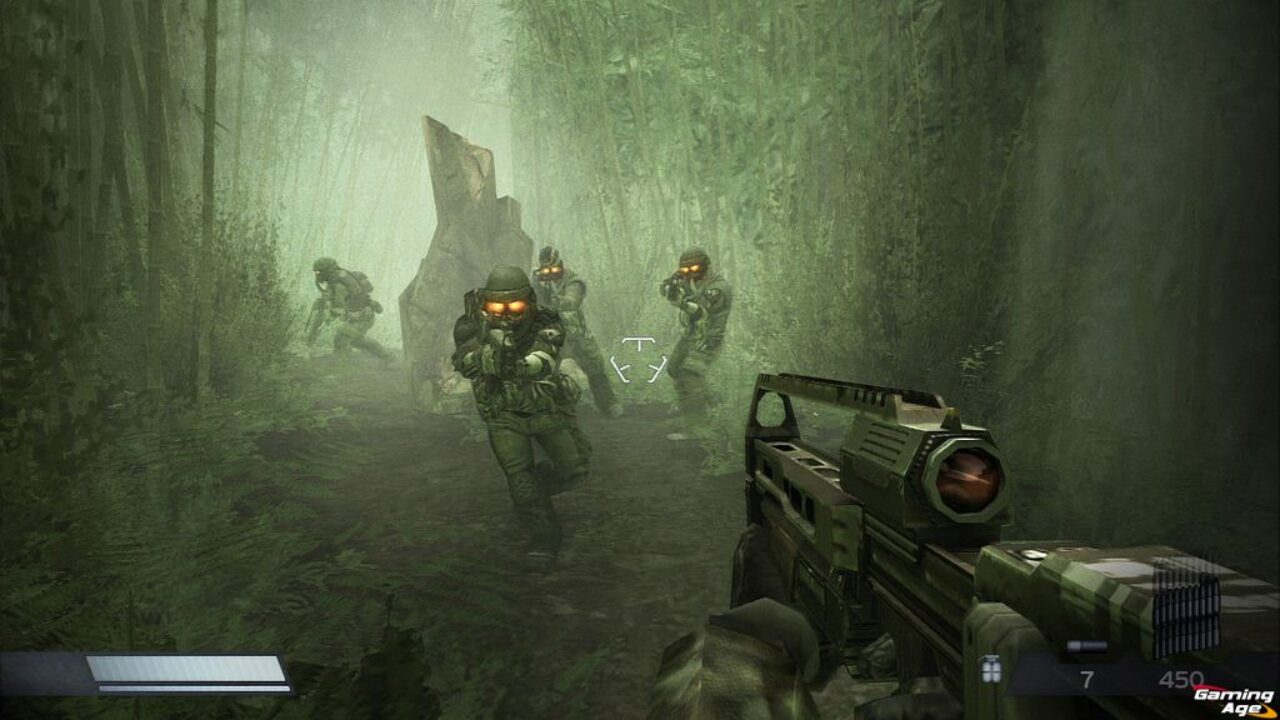Select the grenade icon
1280x720 pixels.
pos(991,669)
